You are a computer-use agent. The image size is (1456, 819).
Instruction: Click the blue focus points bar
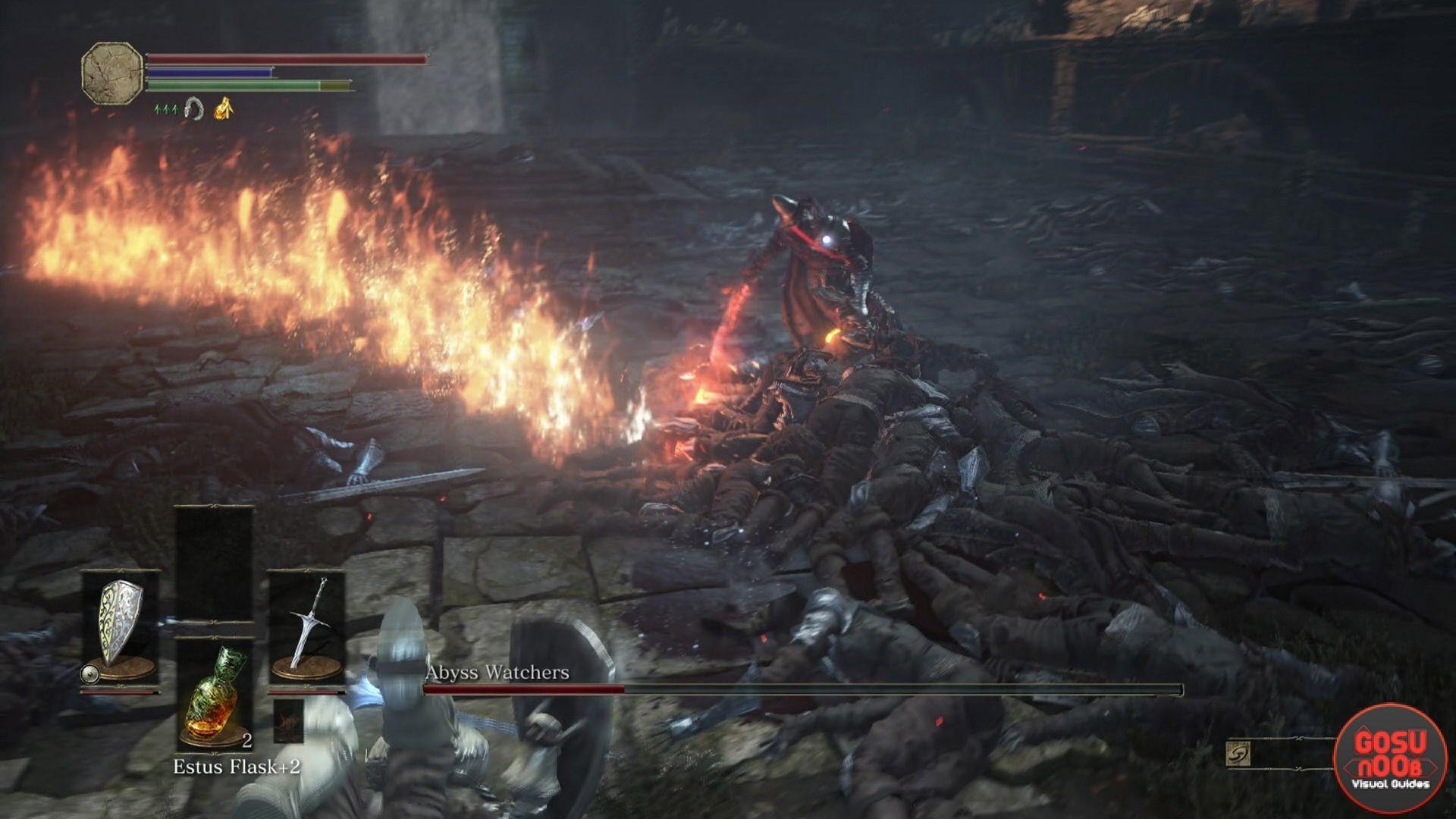[x=209, y=72]
